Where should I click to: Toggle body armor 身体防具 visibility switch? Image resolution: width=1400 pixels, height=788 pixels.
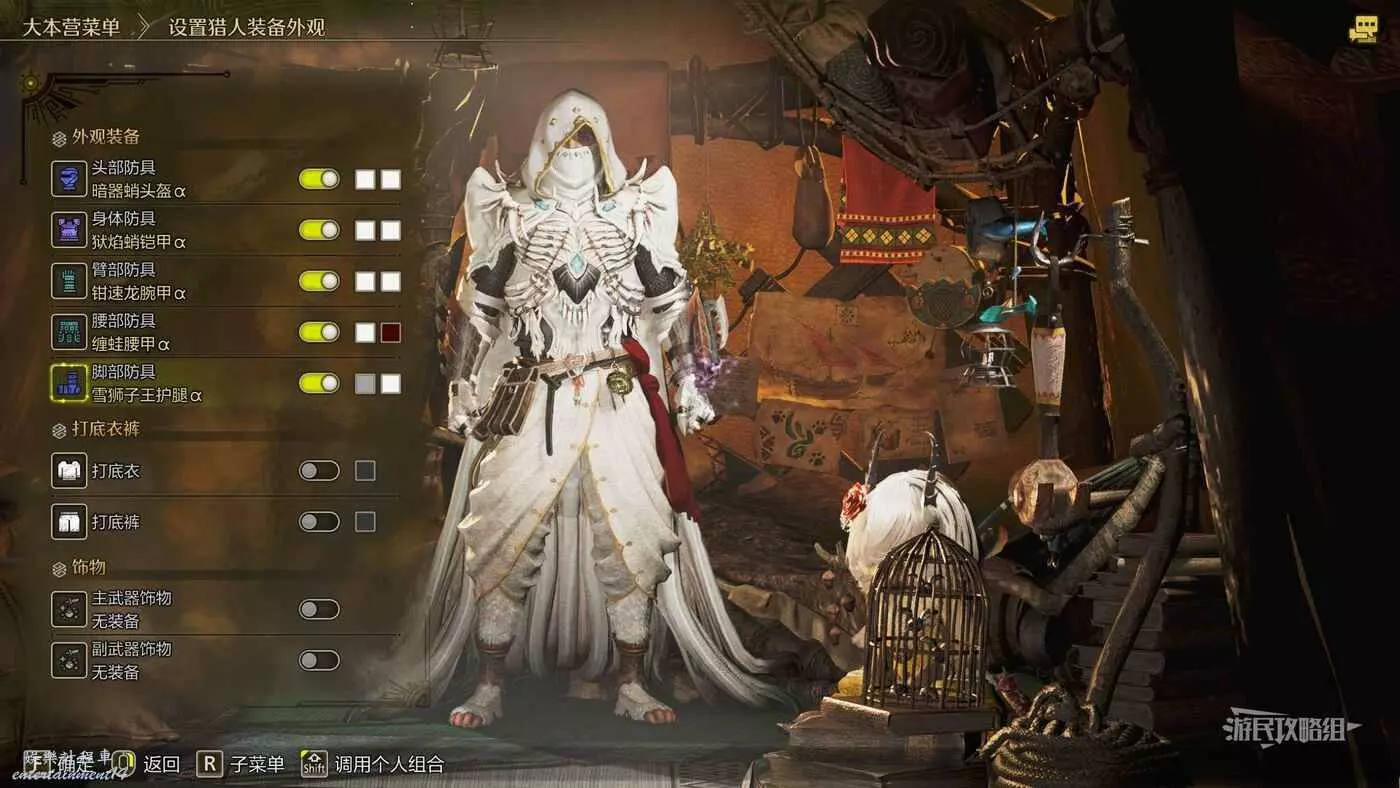pyautogui.click(x=319, y=230)
